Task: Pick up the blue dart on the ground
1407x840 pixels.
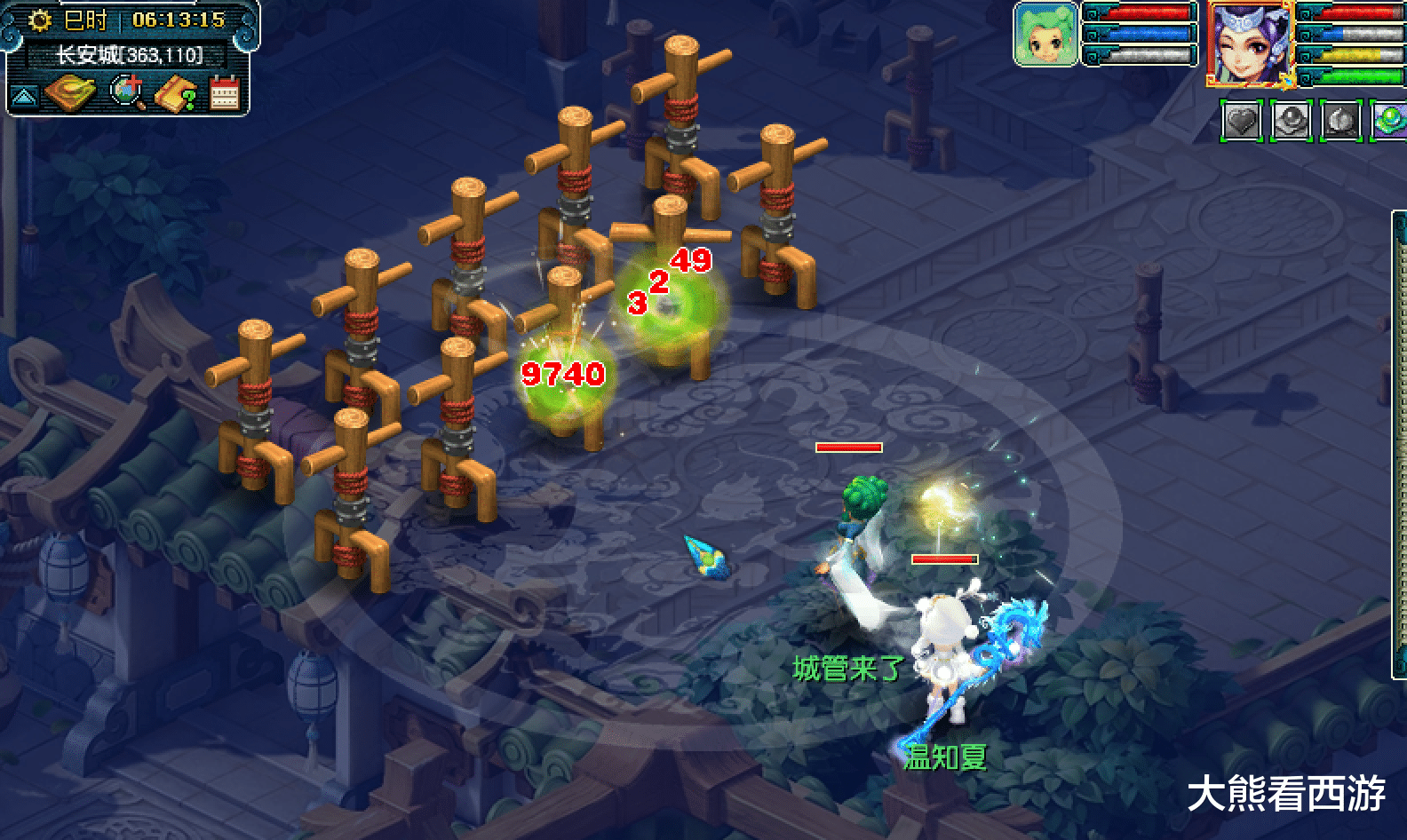Action: pos(706,555)
